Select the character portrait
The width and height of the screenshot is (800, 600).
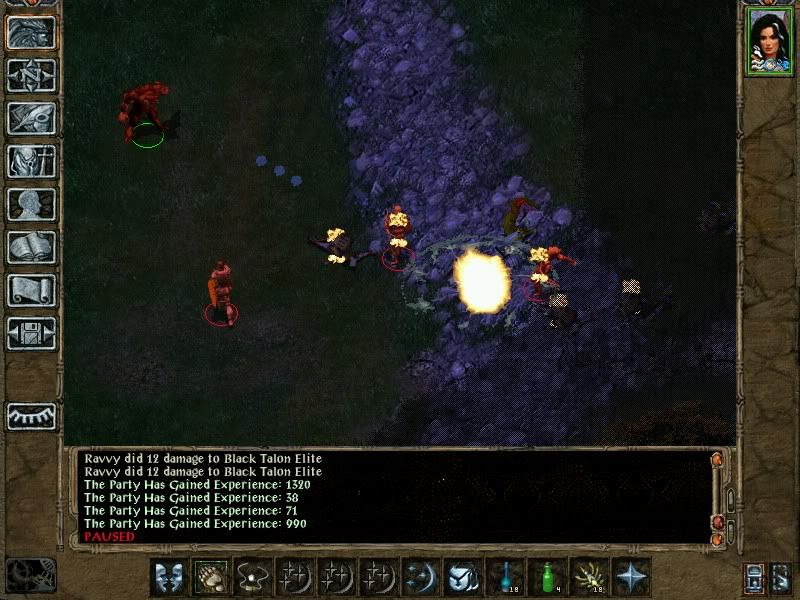tap(770, 42)
